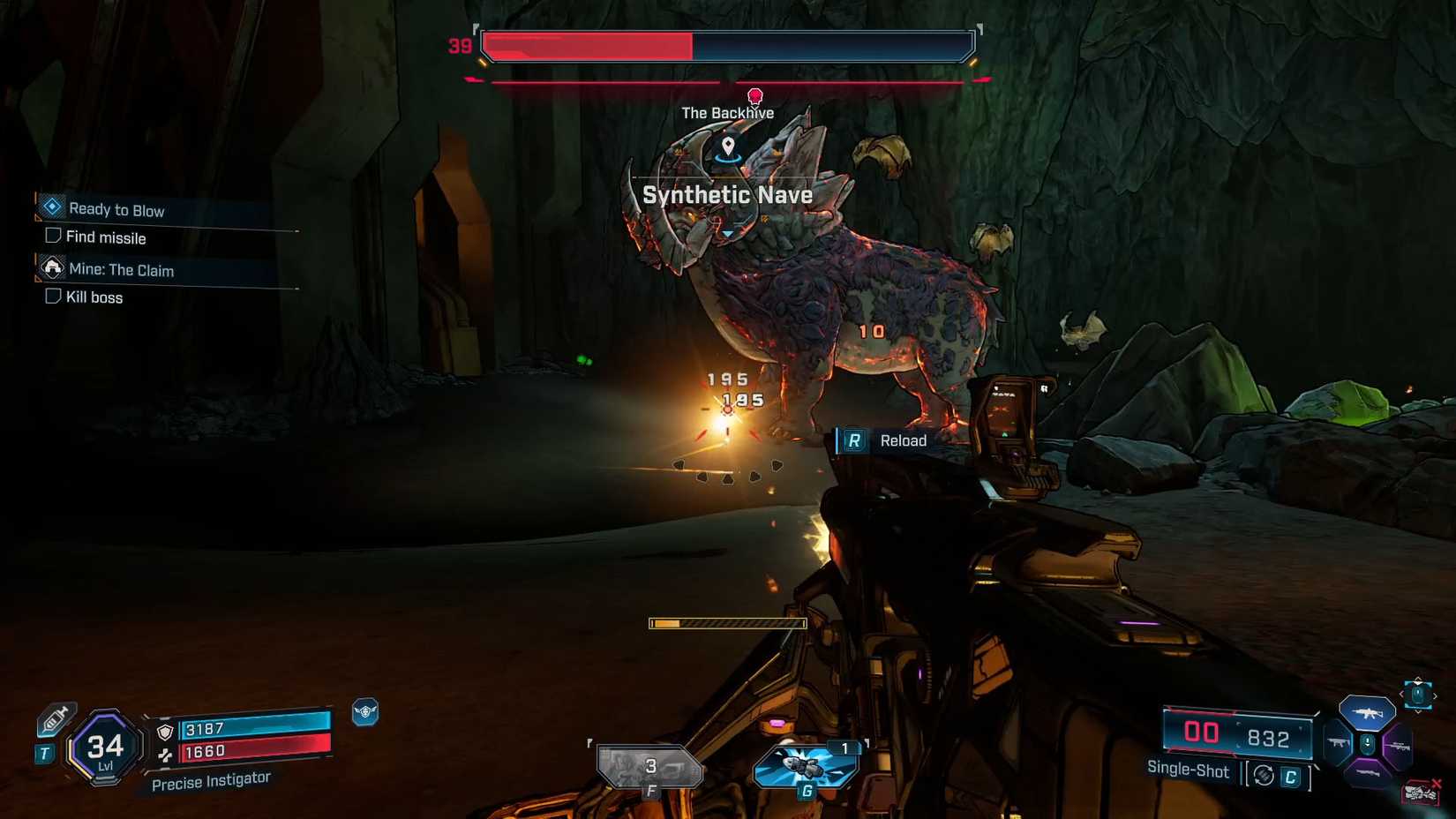Click the trade hands icon with the red X
Image resolution: width=1456 pixels, height=819 pixels.
[1421, 793]
